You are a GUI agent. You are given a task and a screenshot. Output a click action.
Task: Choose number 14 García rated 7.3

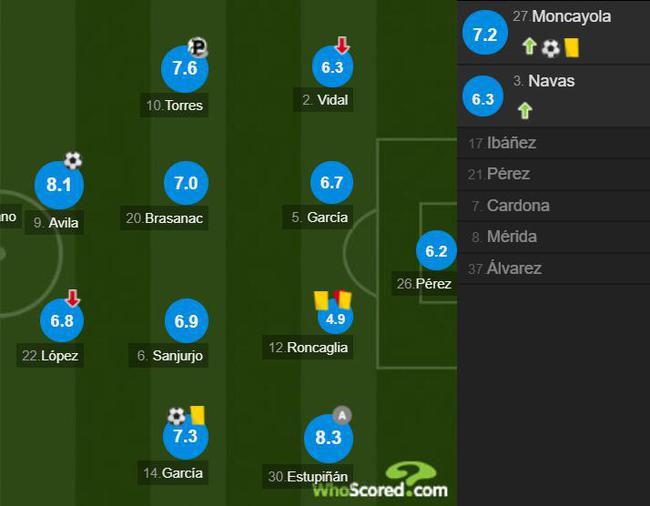(185, 439)
